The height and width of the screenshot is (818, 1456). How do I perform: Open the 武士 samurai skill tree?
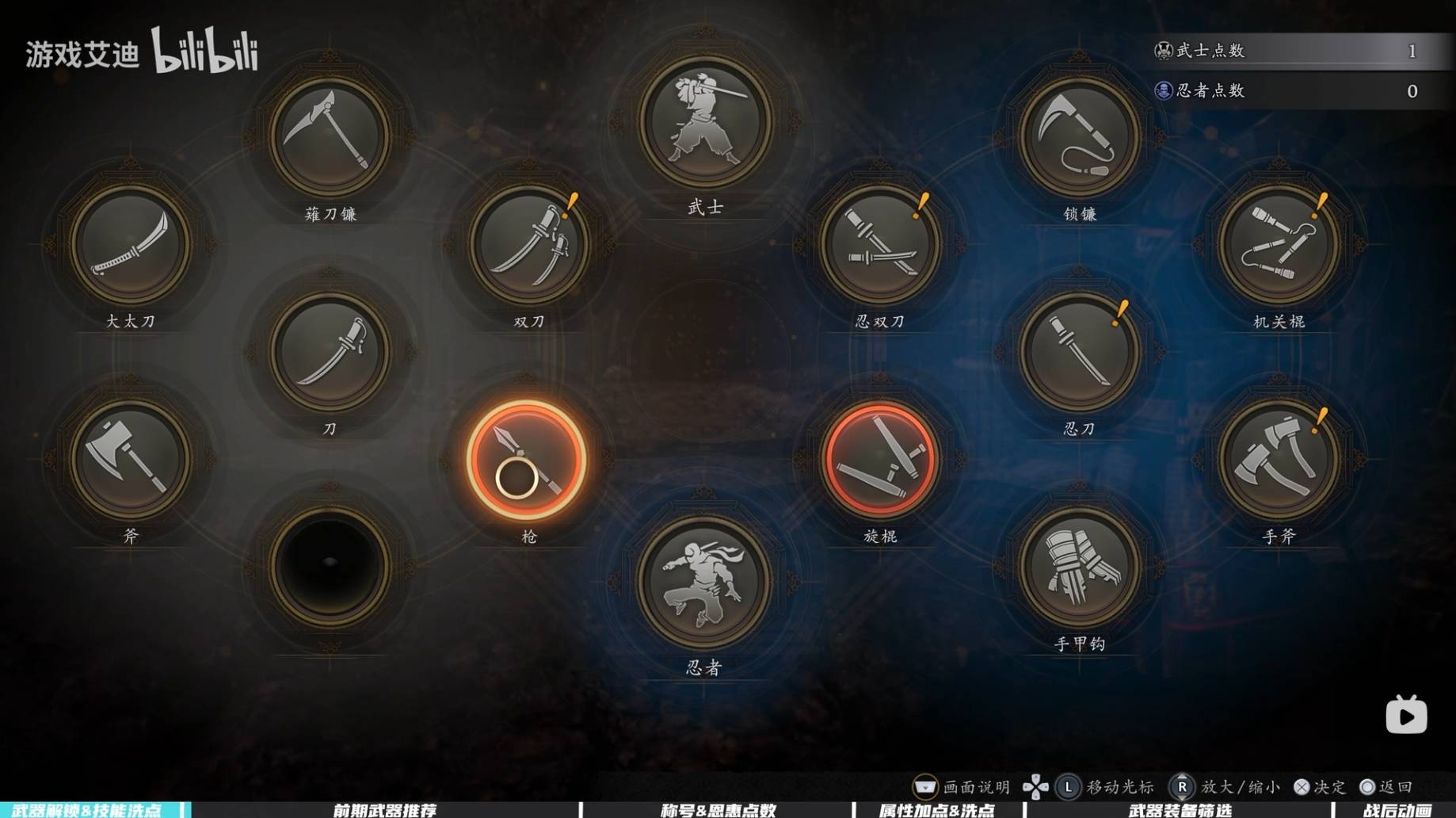(x=705, y=121)
